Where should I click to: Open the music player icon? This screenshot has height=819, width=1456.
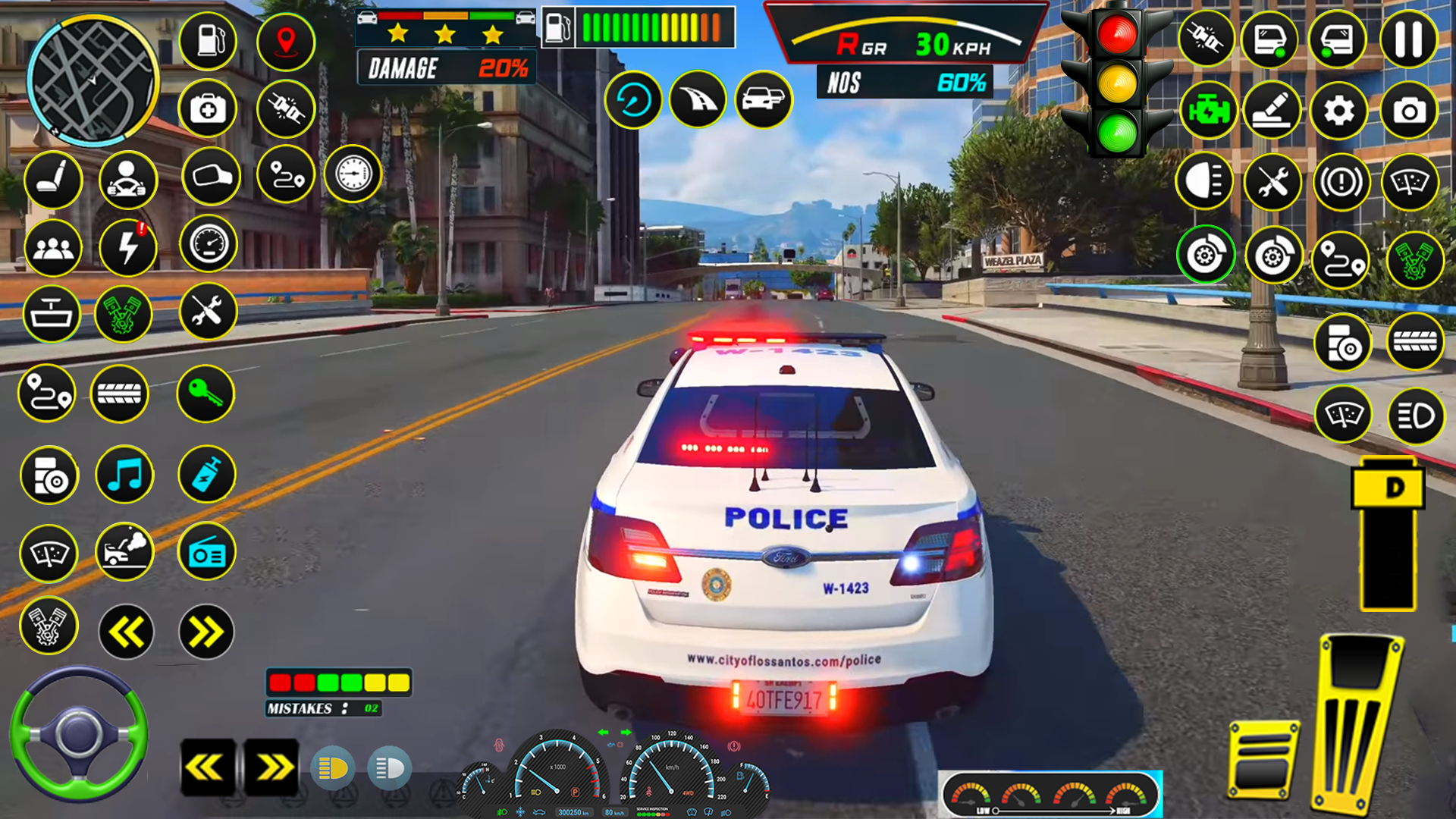124,475
